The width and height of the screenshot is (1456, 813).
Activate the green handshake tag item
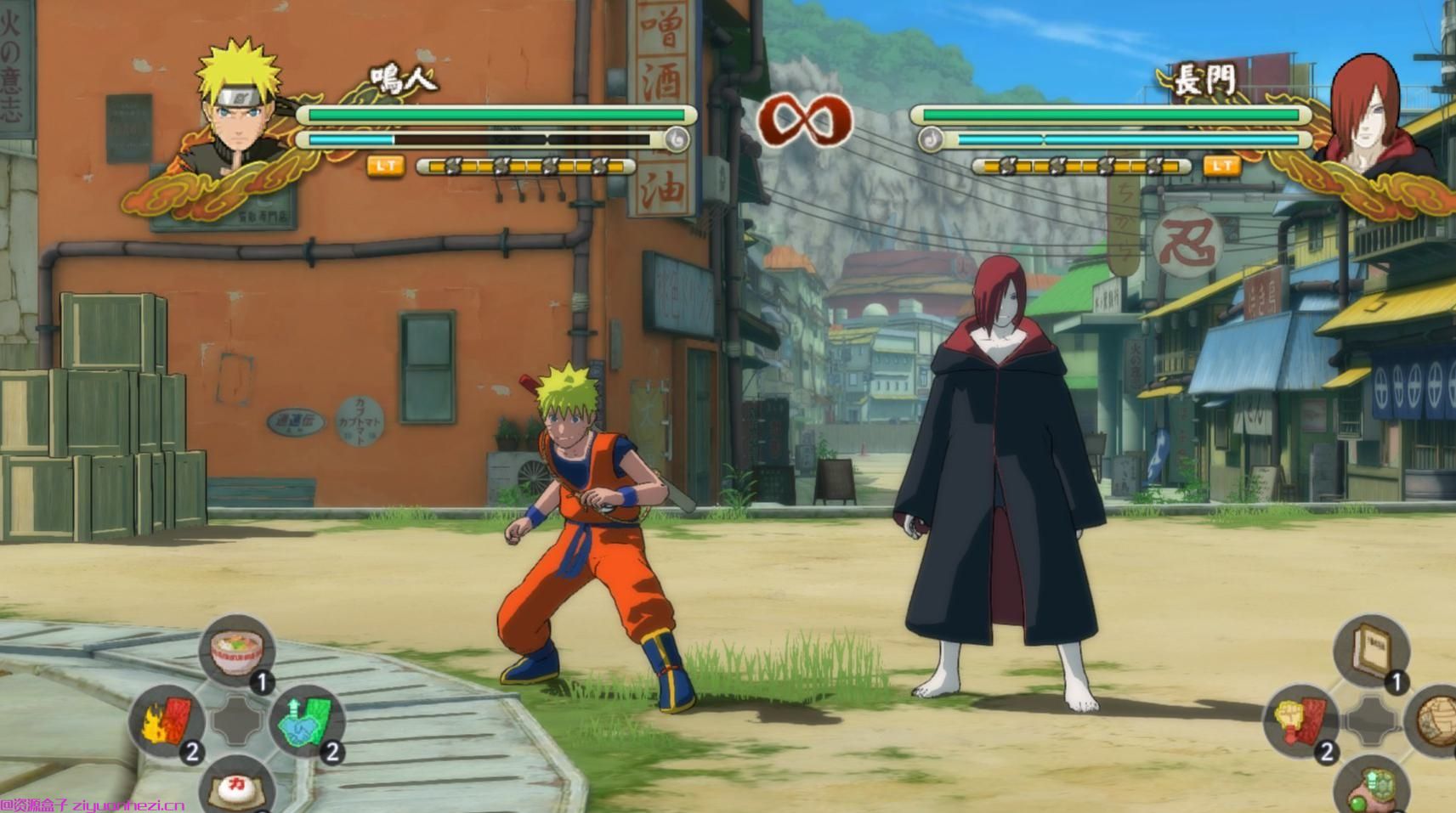307,723
